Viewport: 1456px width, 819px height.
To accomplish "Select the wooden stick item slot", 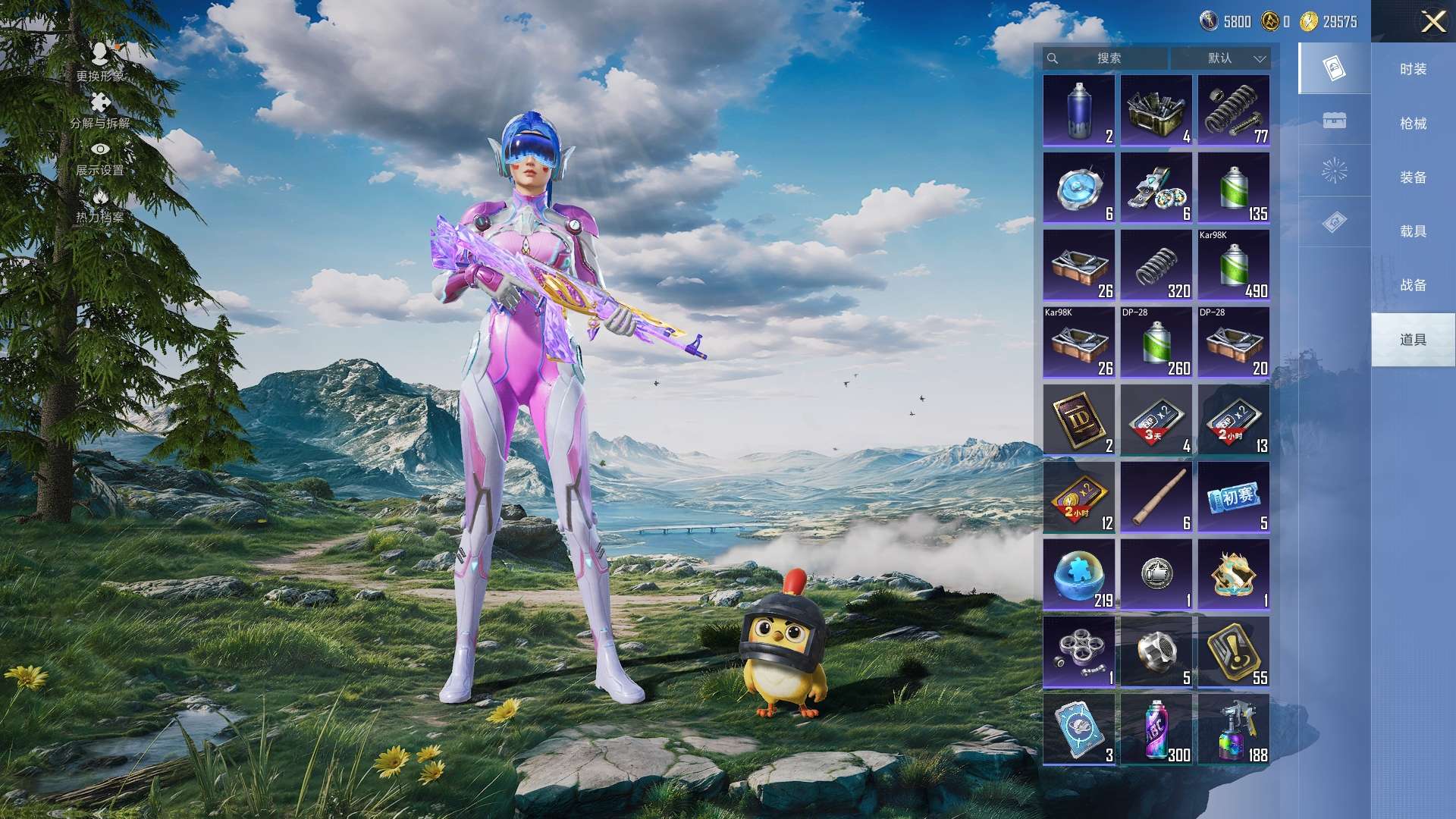I will 1156,497.
